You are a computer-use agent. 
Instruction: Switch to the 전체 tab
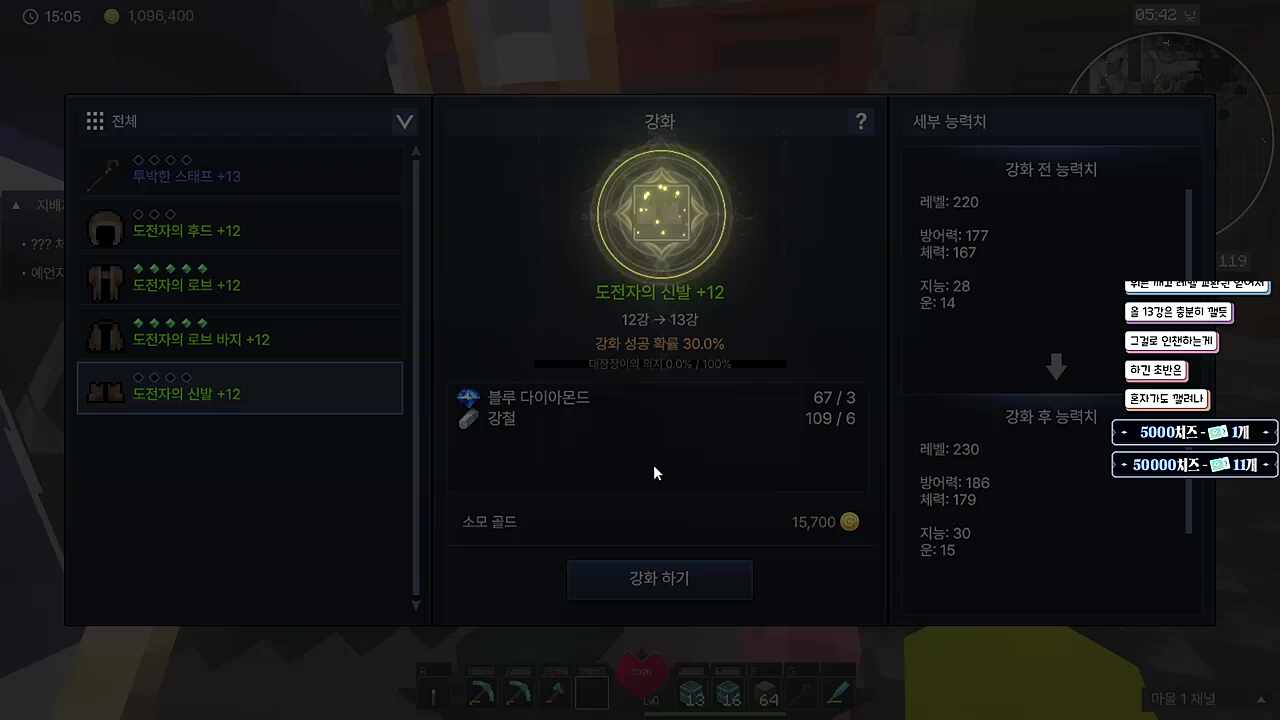[122, 120]
